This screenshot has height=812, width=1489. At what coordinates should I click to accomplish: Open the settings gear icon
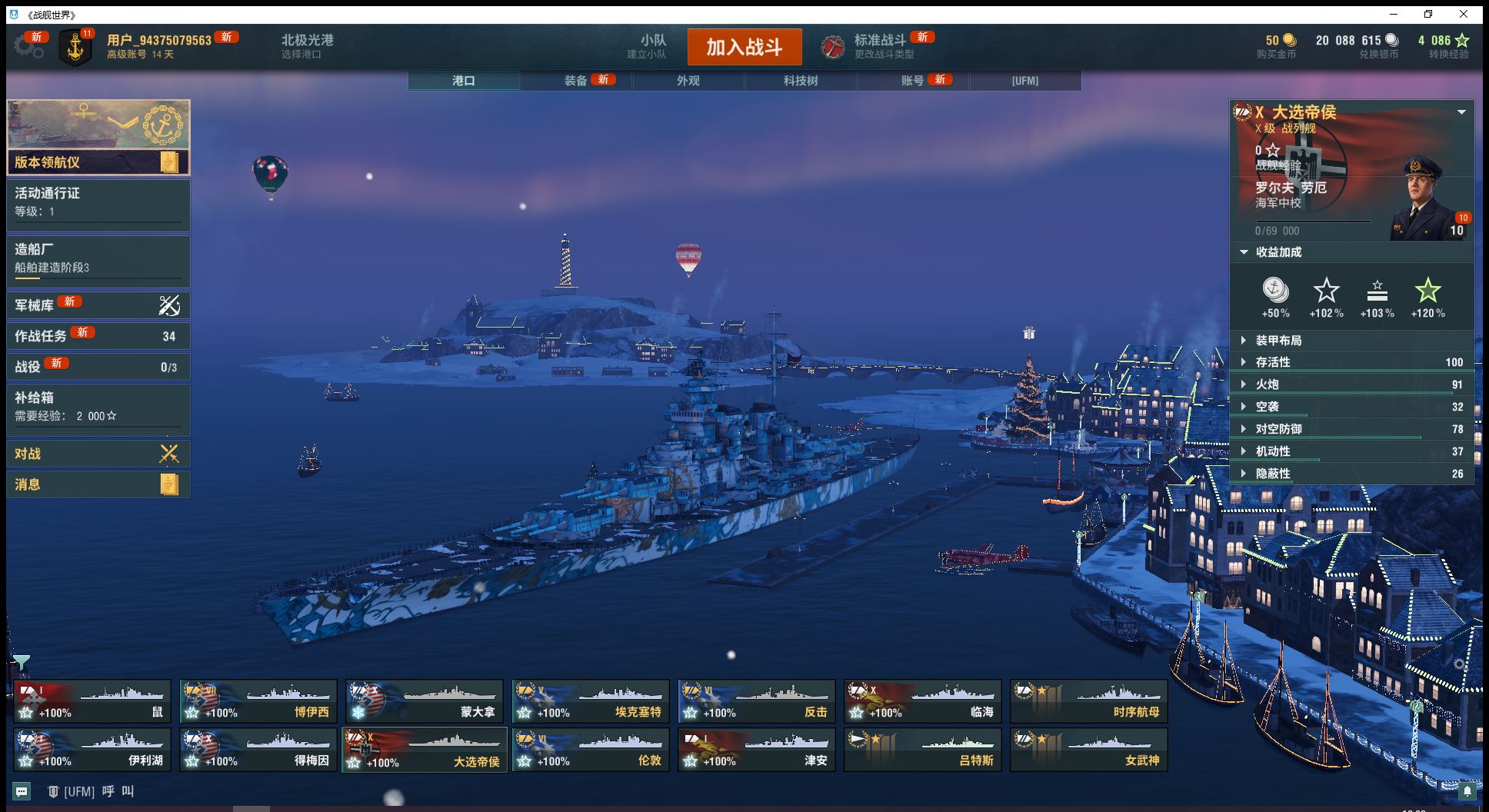pos(28,47)
